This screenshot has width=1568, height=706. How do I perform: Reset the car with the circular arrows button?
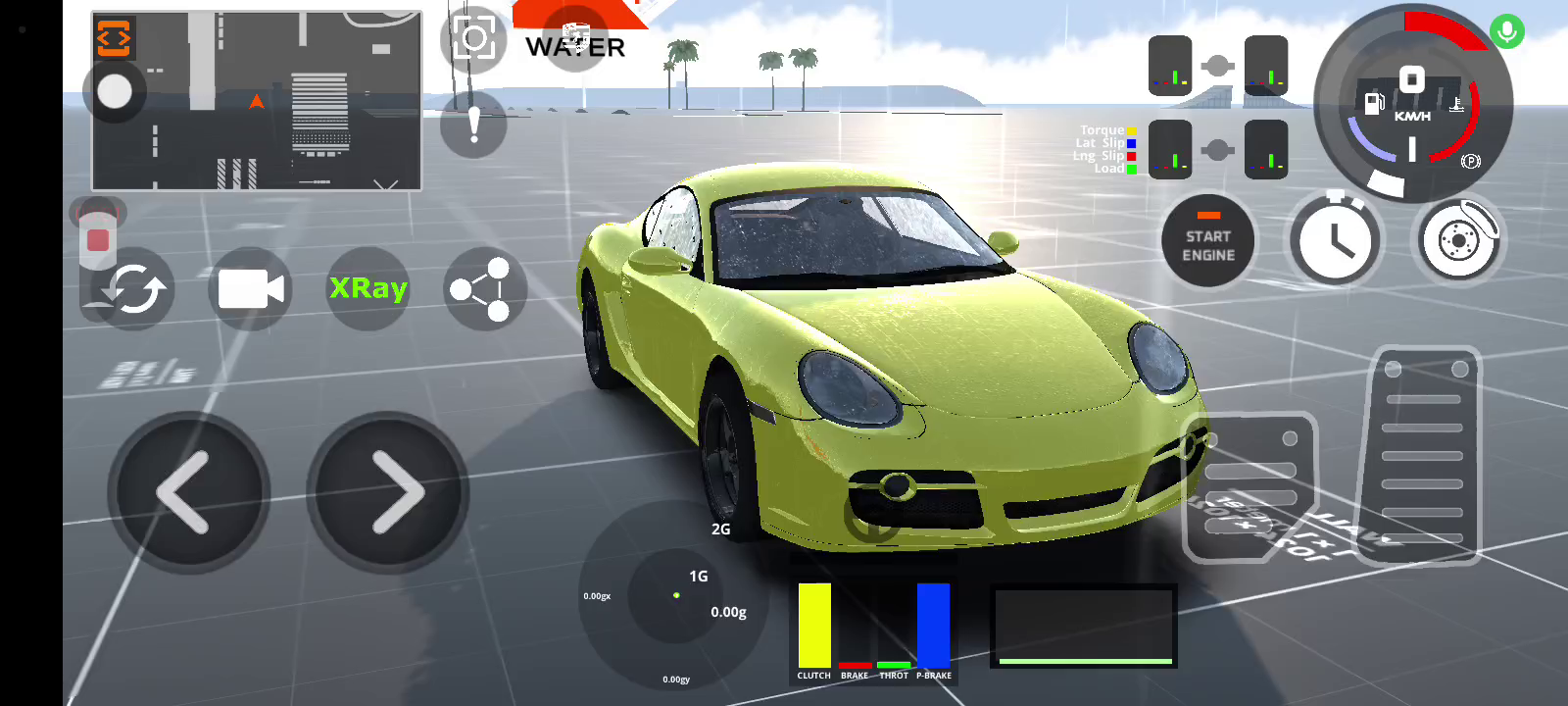coord(133,290)
